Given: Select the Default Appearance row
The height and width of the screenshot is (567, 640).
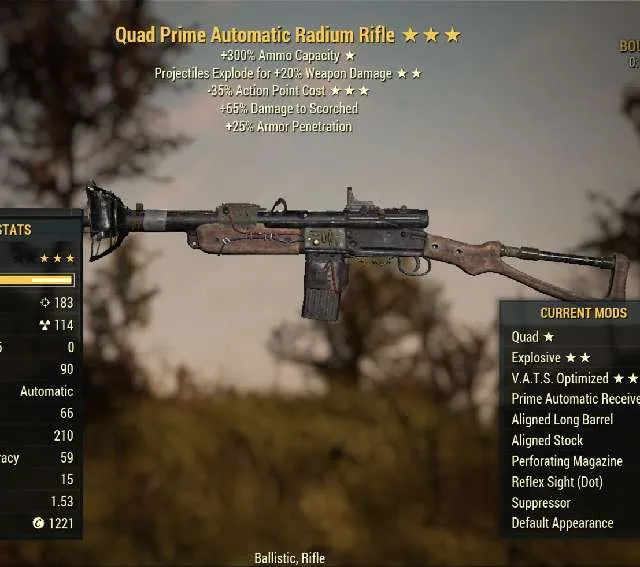Looking at the screenshot, I should tap(562, 523).
